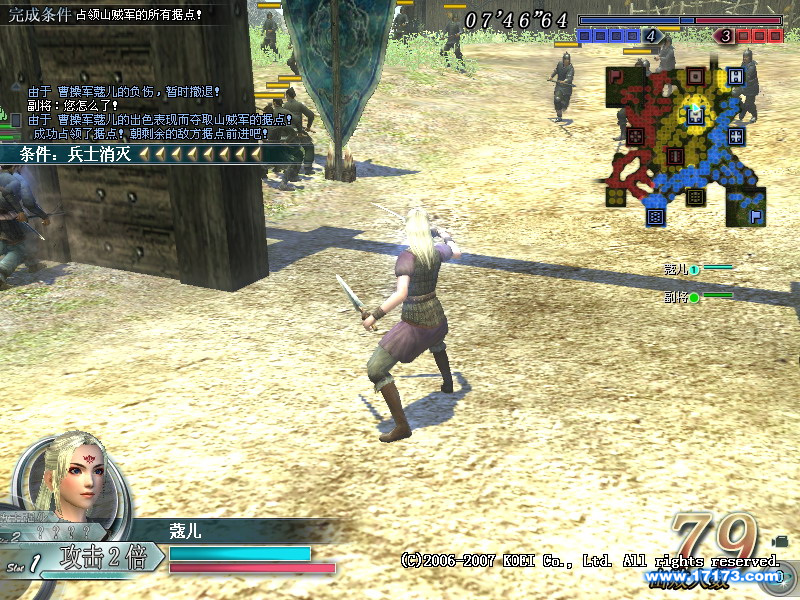Visit the www.17173.com watermark link
The image size is (800, 600).
coord(712,576)
